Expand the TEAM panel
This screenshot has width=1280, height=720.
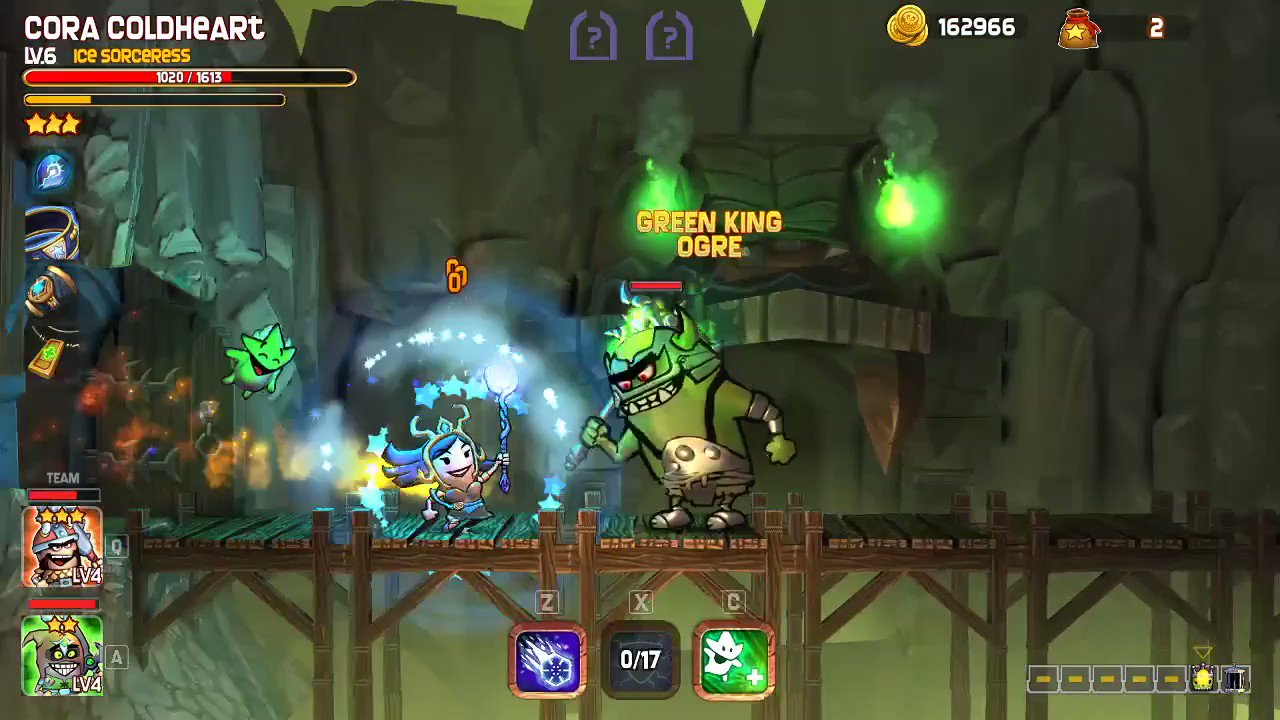62,478
